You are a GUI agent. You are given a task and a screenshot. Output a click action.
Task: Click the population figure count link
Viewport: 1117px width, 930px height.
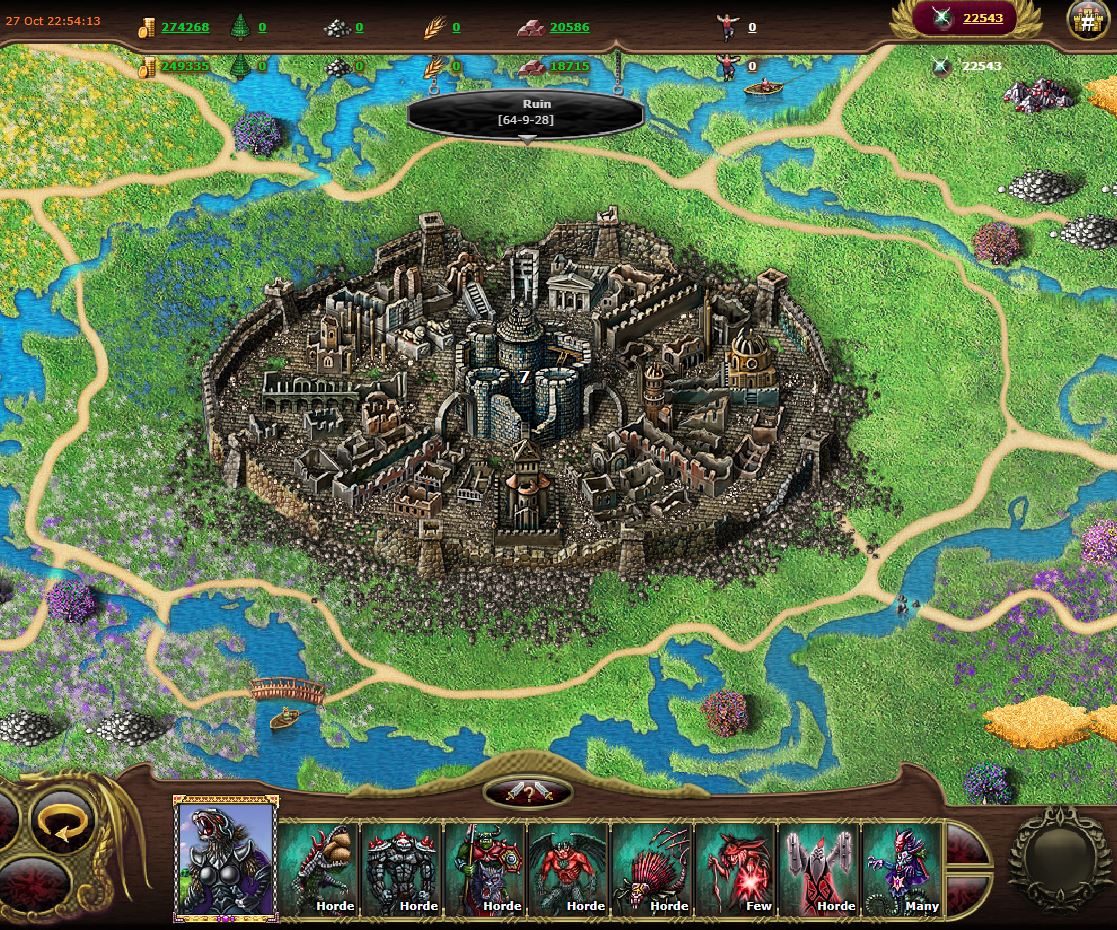pos(752,28)
